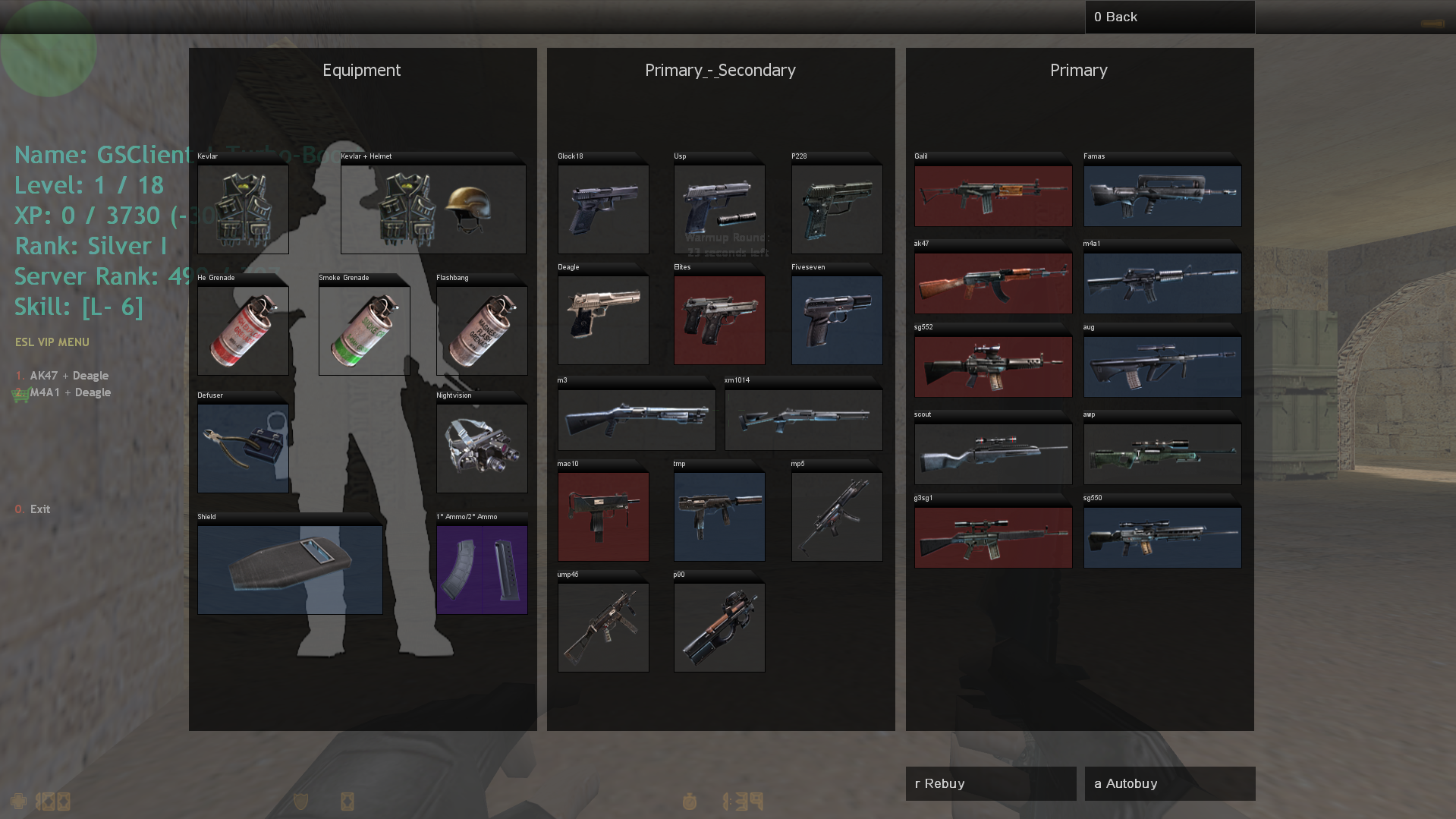1456x819 pixels.
Task: Buy the Kevlar + Helmet armor
Action: [x=432, y=209]
